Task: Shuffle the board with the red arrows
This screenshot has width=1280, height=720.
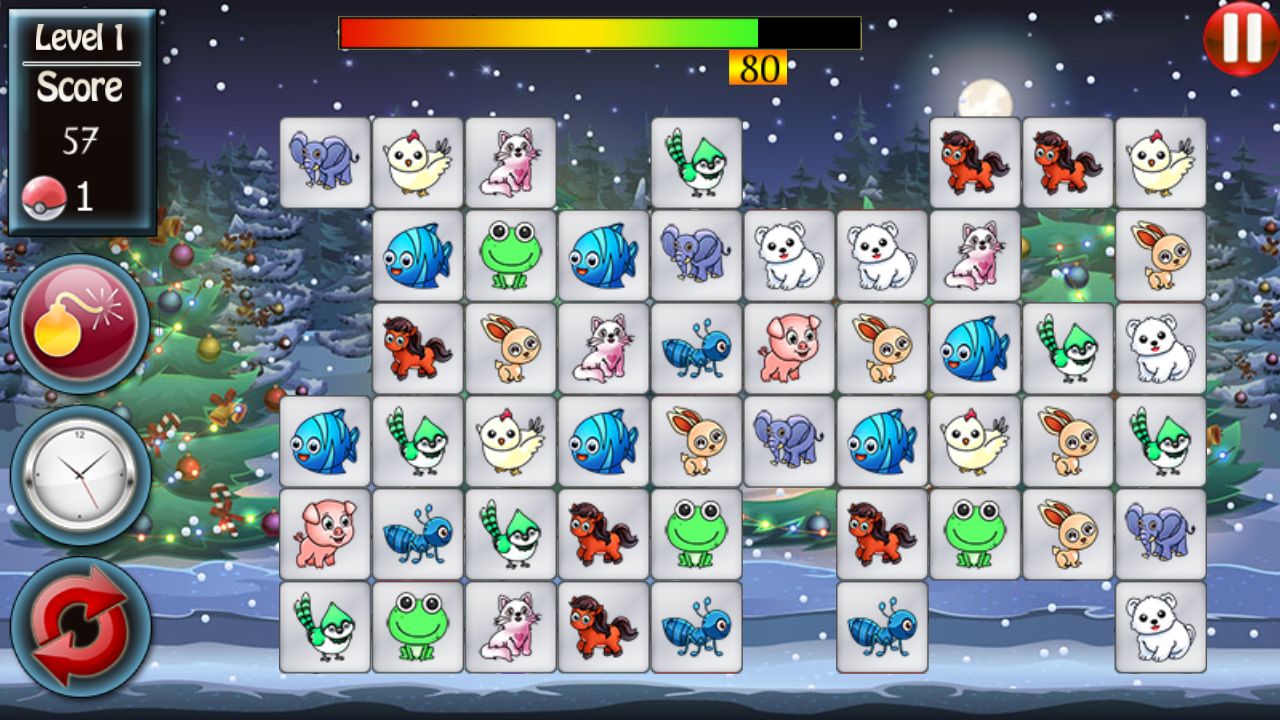Action: pos(80,627)
